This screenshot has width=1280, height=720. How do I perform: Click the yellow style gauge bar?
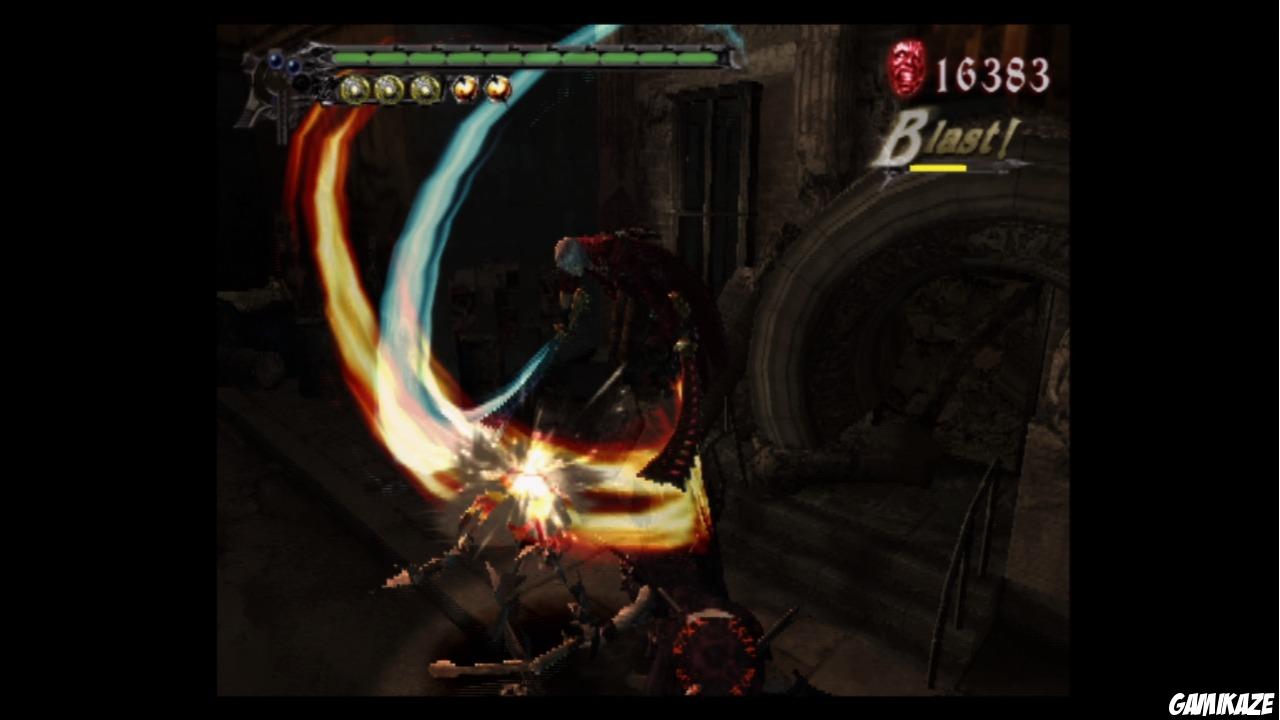(x=938, y=167)
